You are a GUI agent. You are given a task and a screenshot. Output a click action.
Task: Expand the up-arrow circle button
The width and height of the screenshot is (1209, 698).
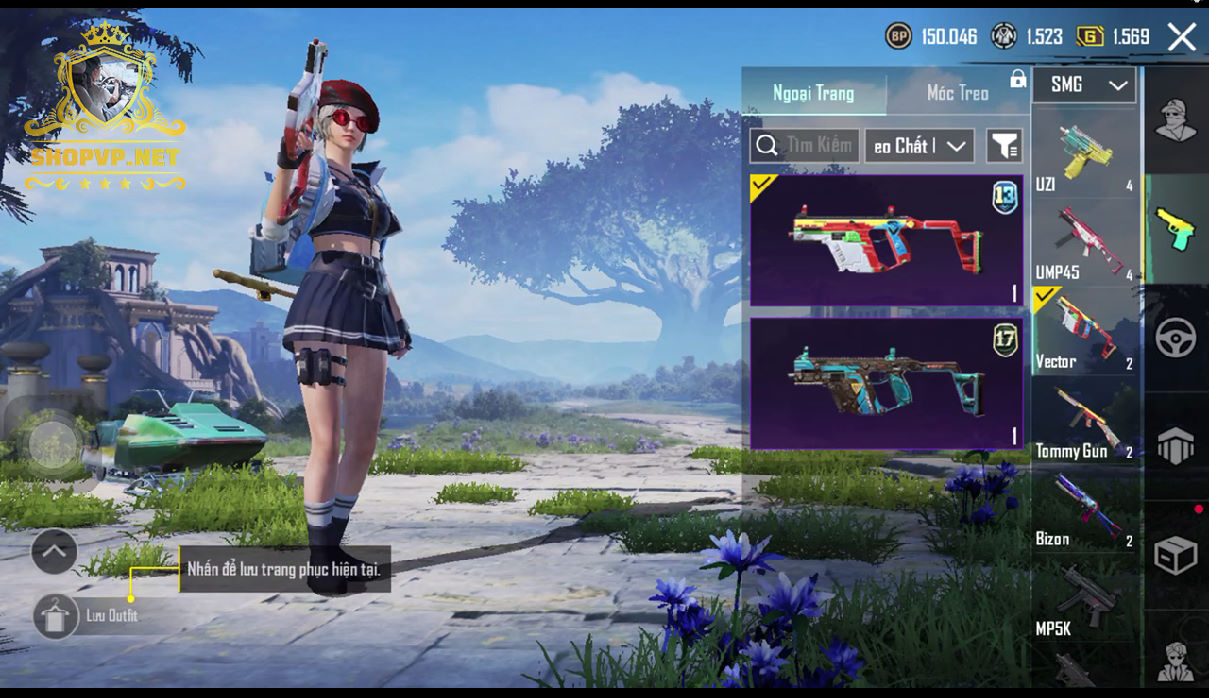click(x=54, y=551)
